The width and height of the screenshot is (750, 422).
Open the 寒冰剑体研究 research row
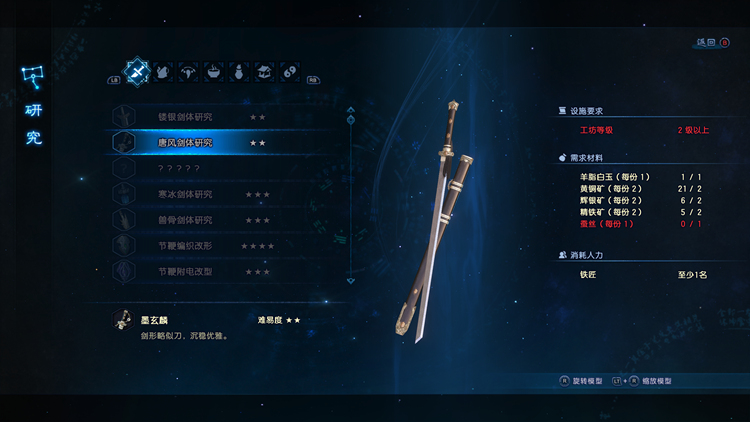point(185,194)
